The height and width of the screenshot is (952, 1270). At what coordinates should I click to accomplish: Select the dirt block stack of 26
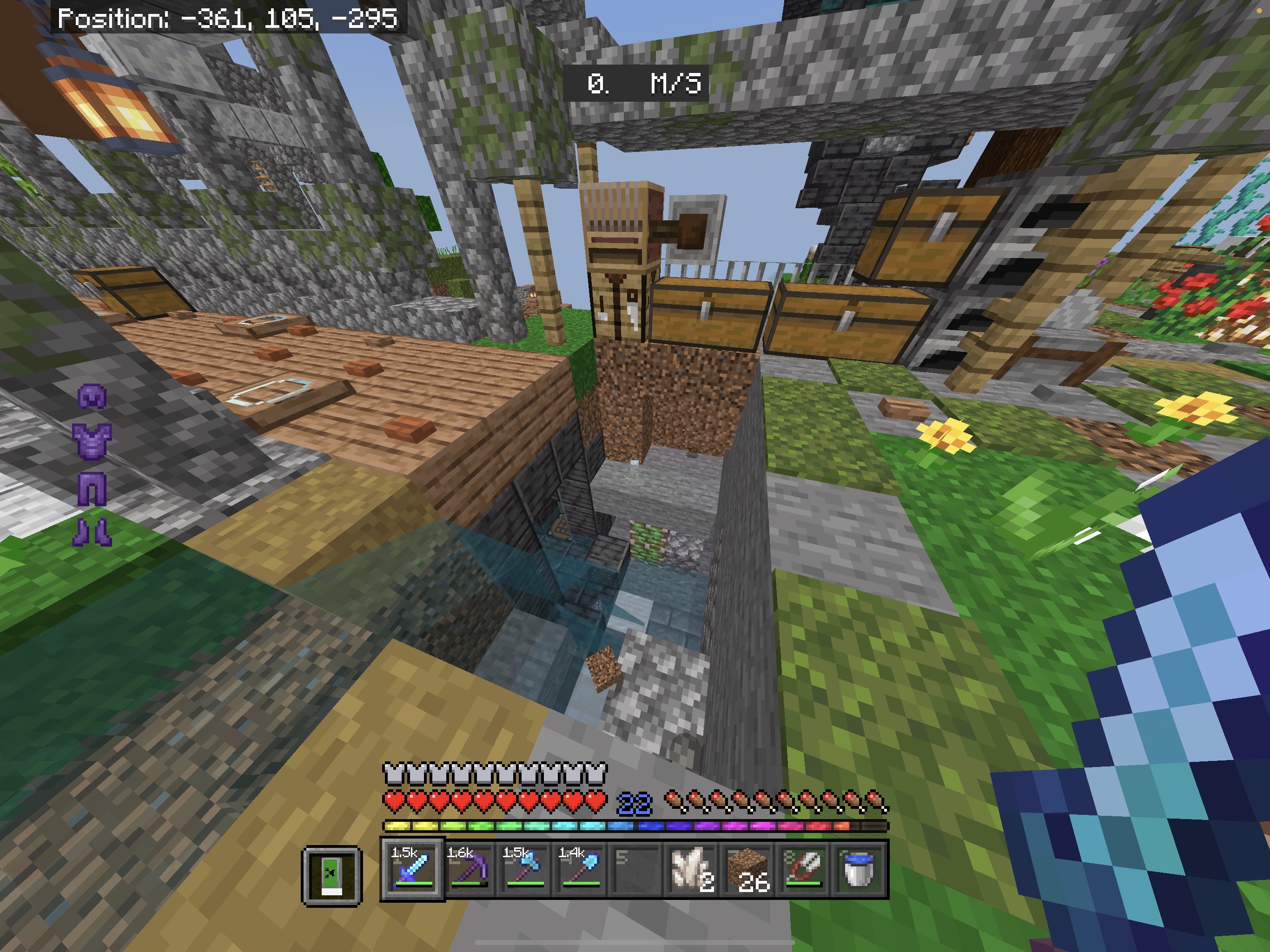pyautogui.click(x=747, y=869)
